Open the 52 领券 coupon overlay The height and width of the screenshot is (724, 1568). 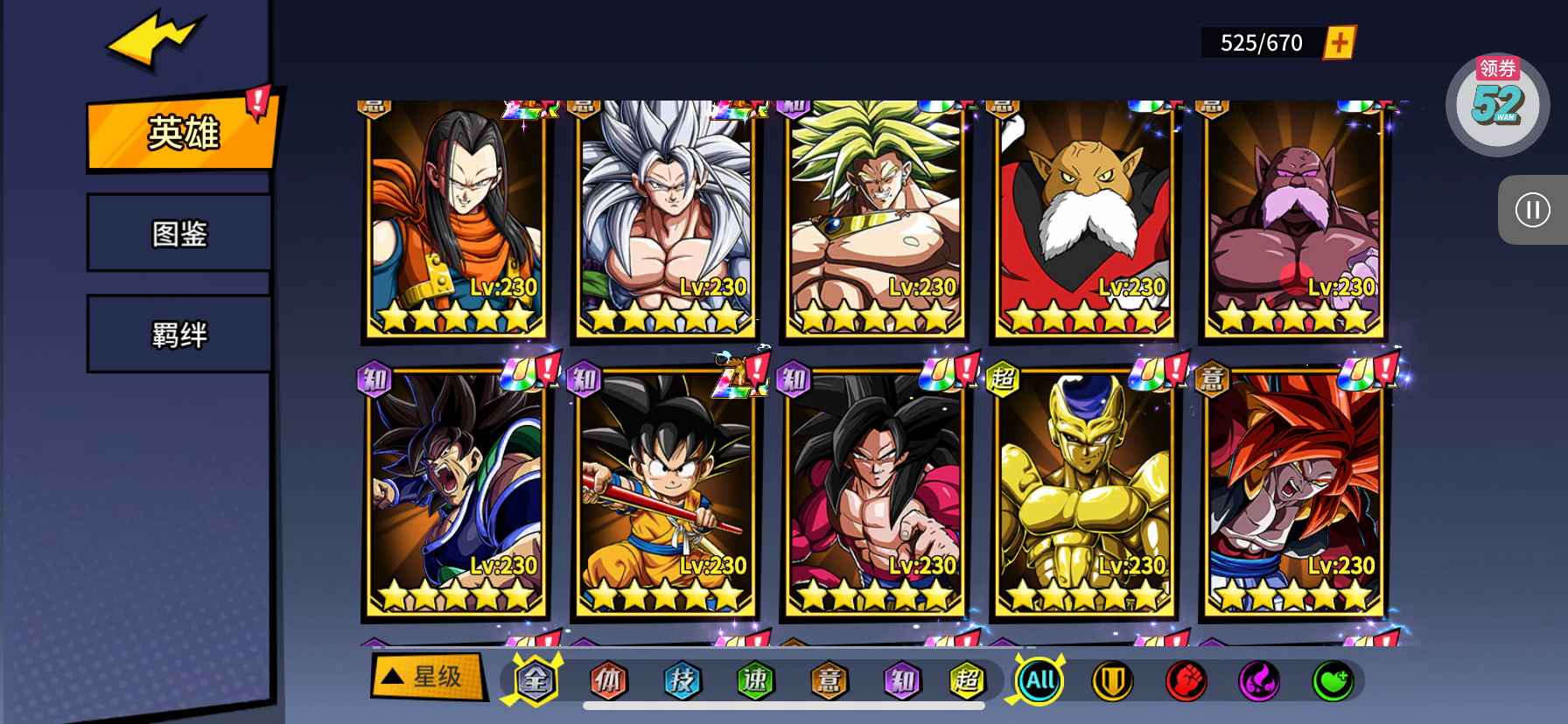point(1497,104)
